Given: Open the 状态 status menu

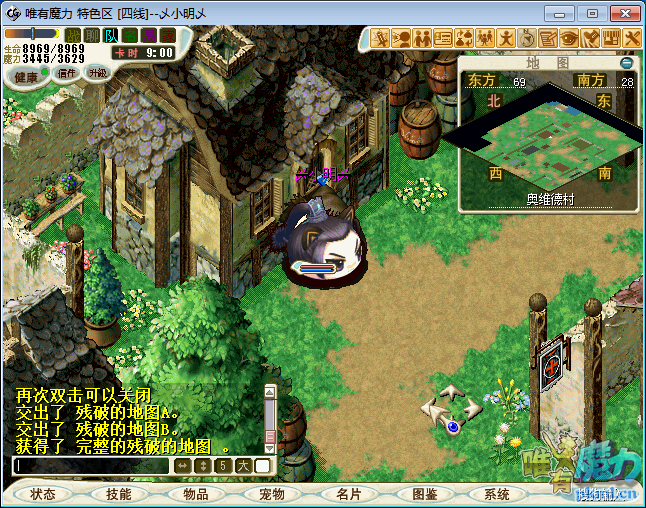Looking at the screenshot, I should point(43,494).
